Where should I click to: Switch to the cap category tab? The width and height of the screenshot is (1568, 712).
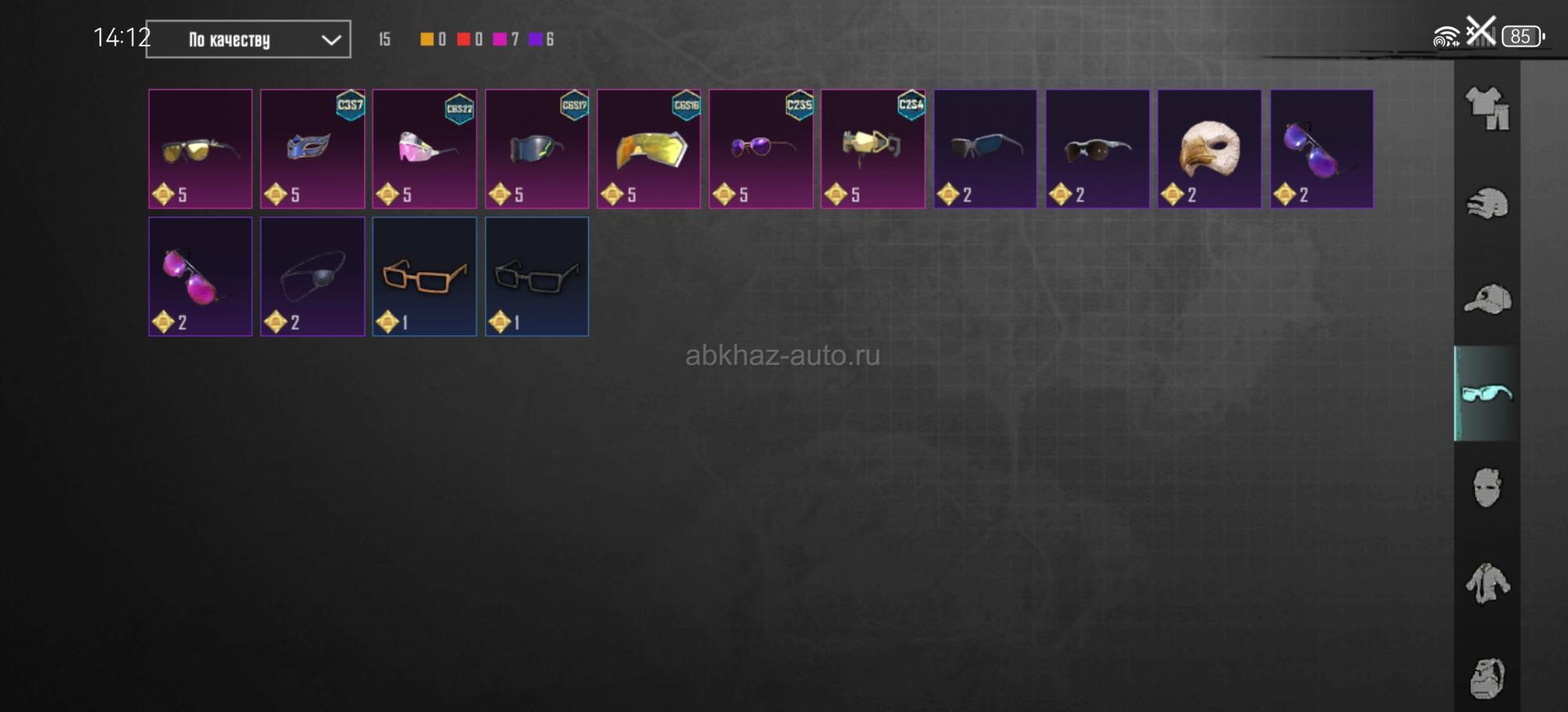tap(1487, 299)
